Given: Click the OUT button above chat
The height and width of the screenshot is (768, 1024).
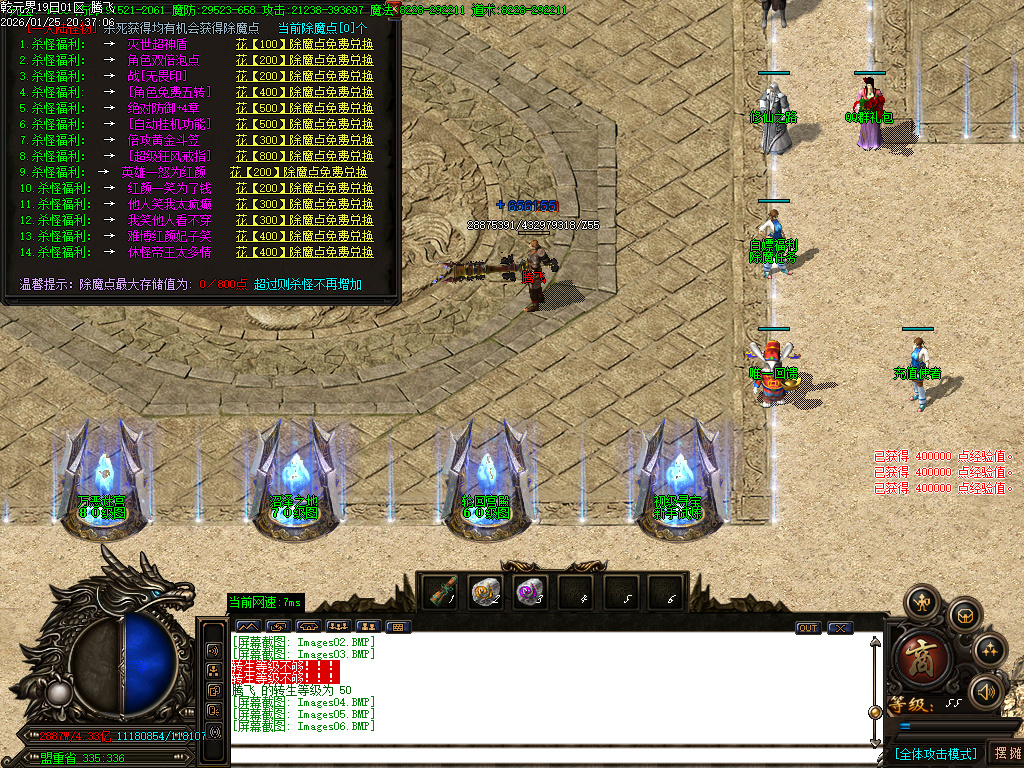Looking at the screenshot, I should coord(808,628).
